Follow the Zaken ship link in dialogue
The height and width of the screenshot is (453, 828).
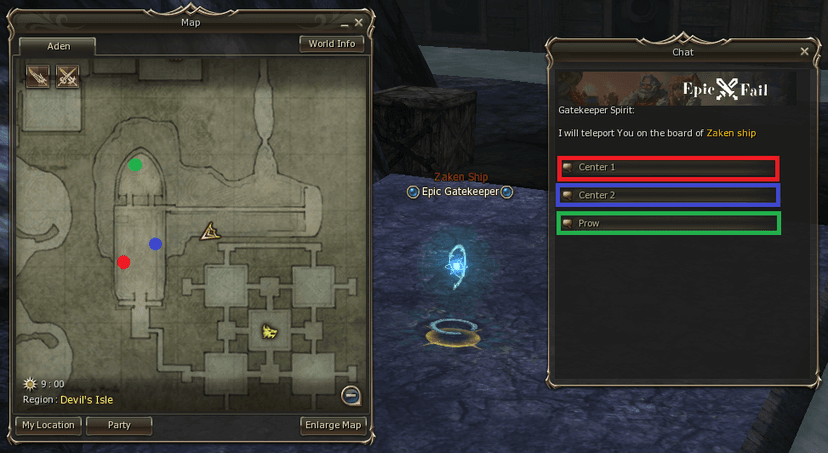click(x=734, y=133)
